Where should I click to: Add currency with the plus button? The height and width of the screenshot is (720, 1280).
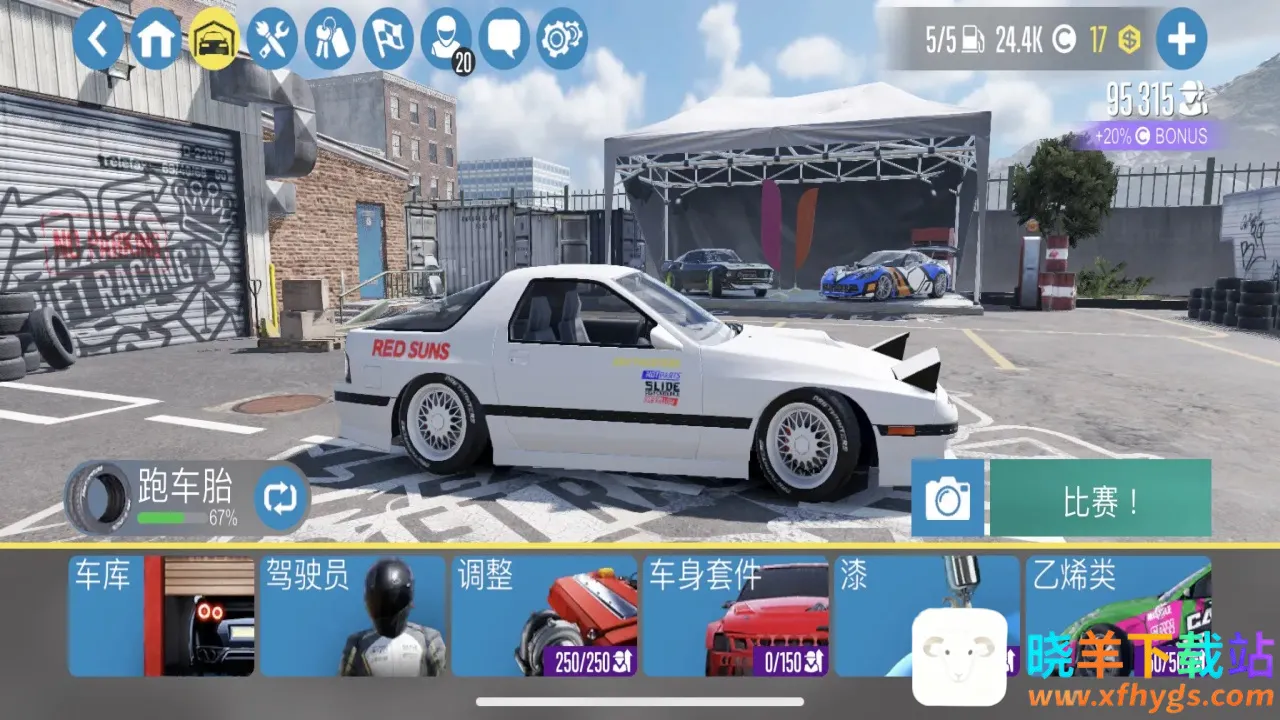click(1181, 40)
